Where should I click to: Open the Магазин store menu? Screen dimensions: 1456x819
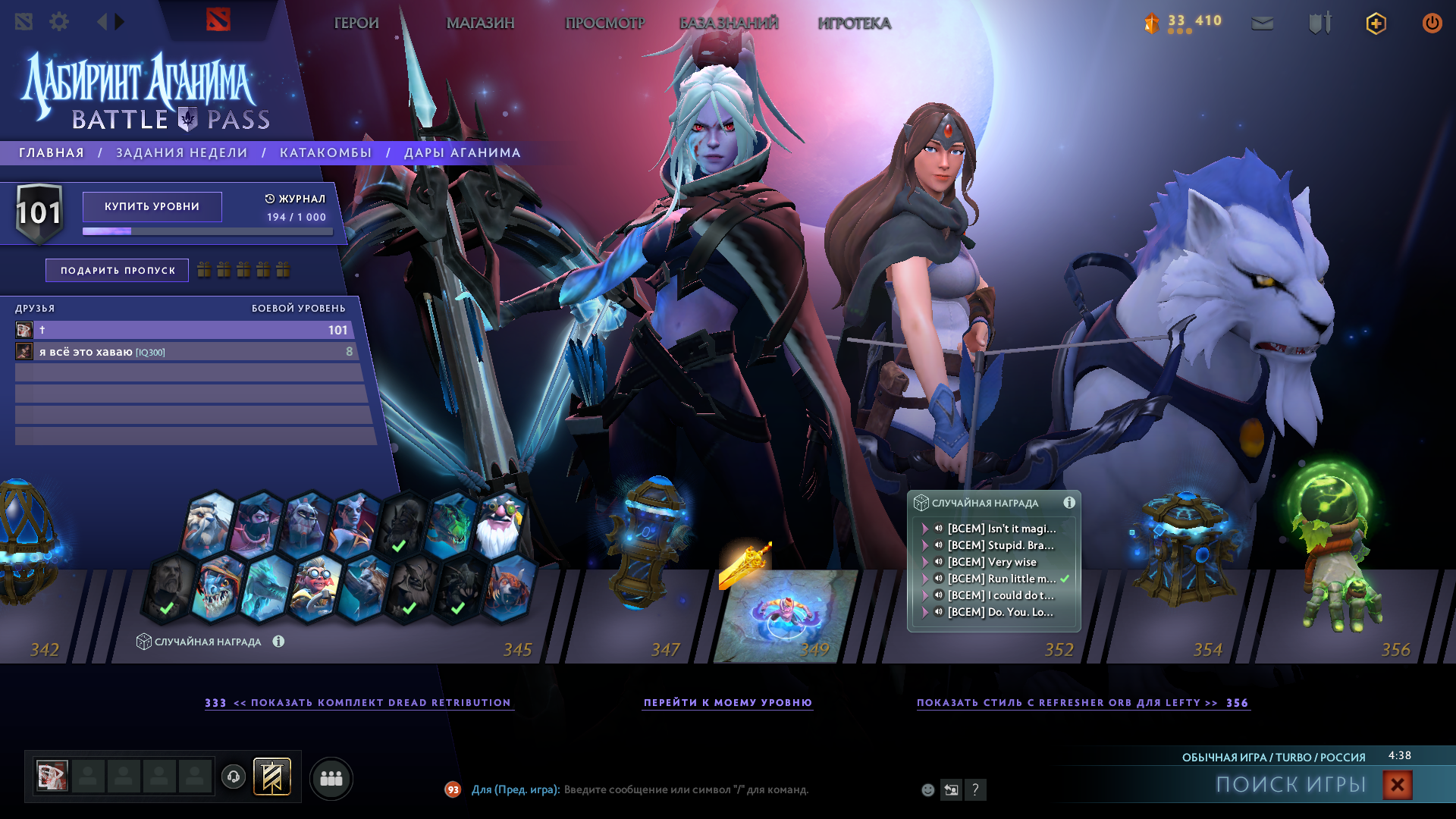click(480, 24)
